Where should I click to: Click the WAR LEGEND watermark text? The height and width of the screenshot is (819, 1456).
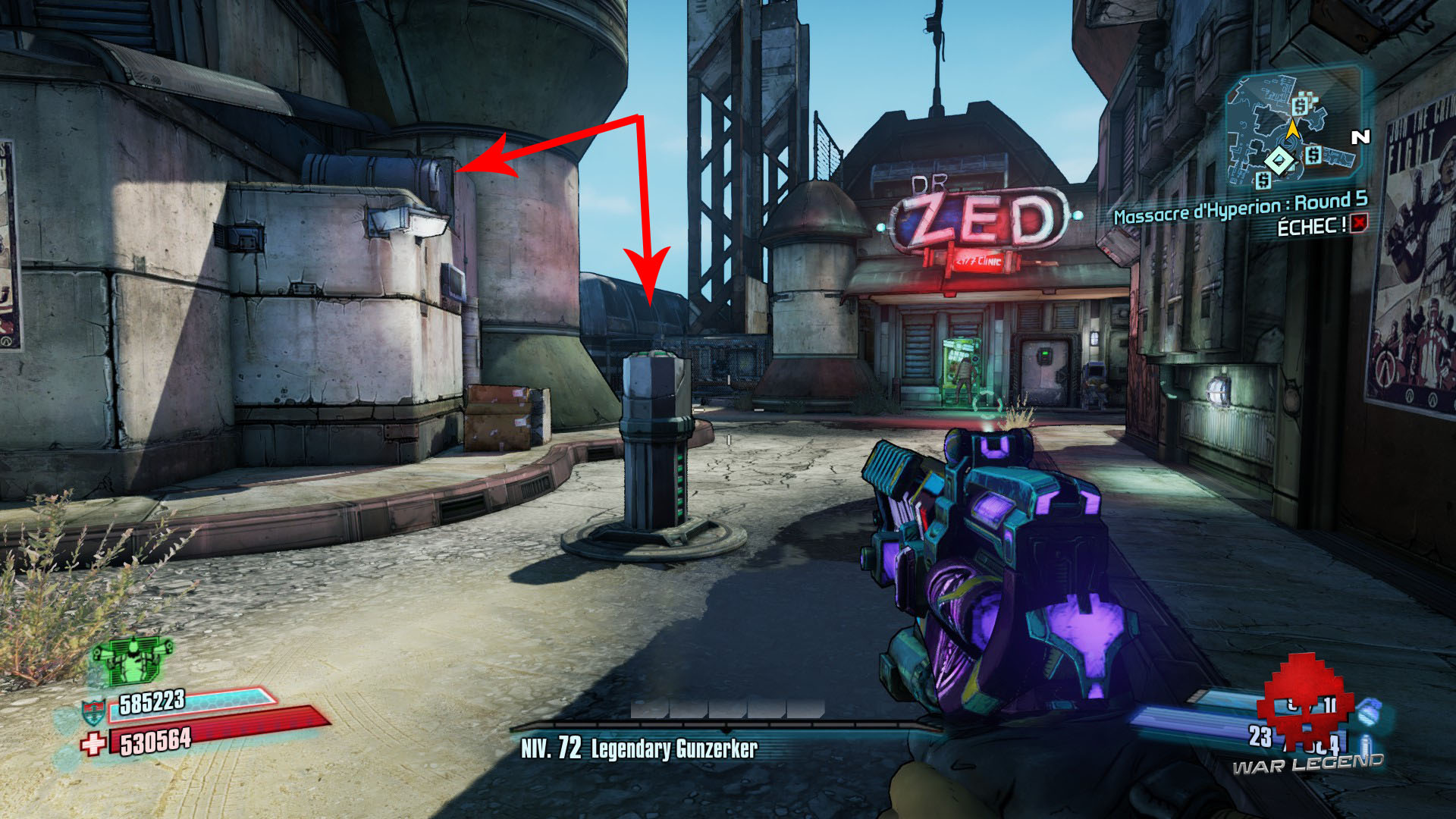tap(1307, 764)
